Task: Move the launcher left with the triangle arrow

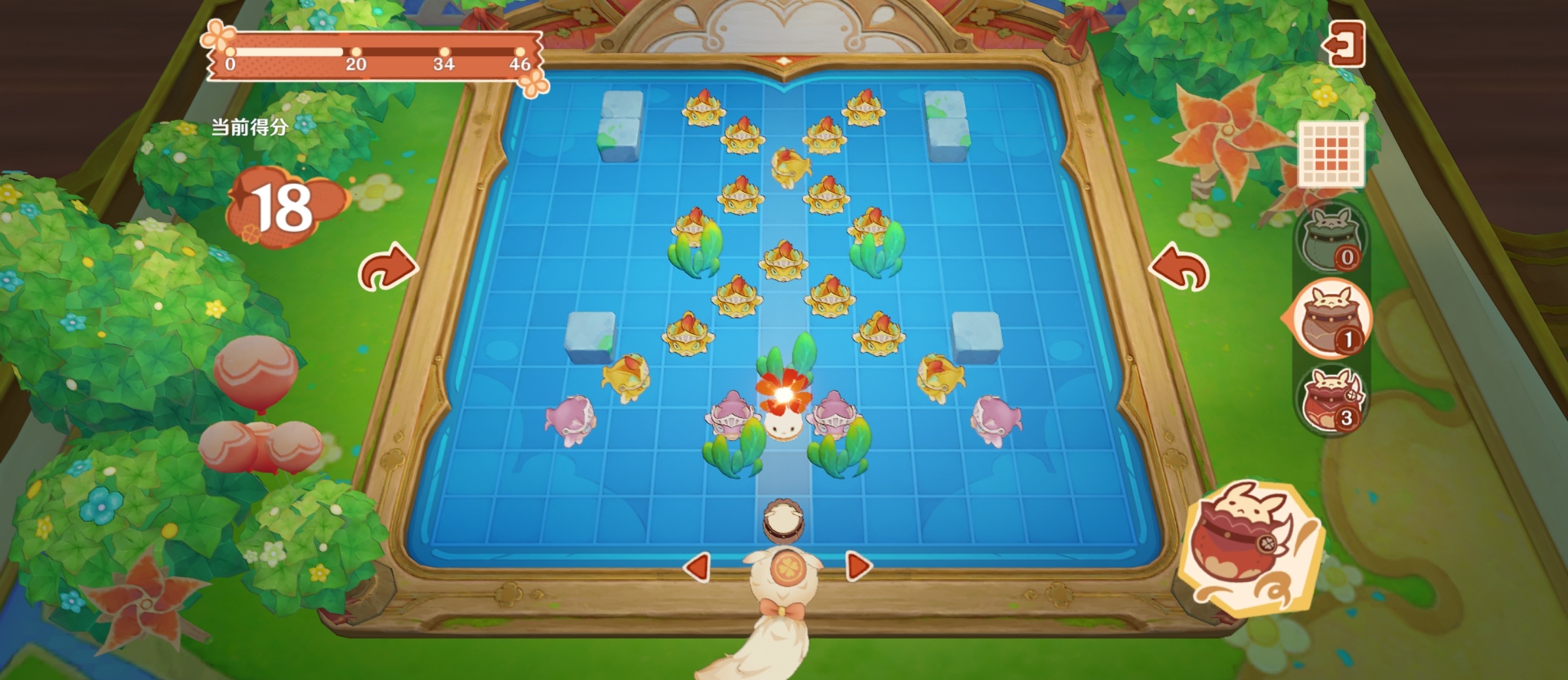Action: pyautogui.click(x=697, y=566)
